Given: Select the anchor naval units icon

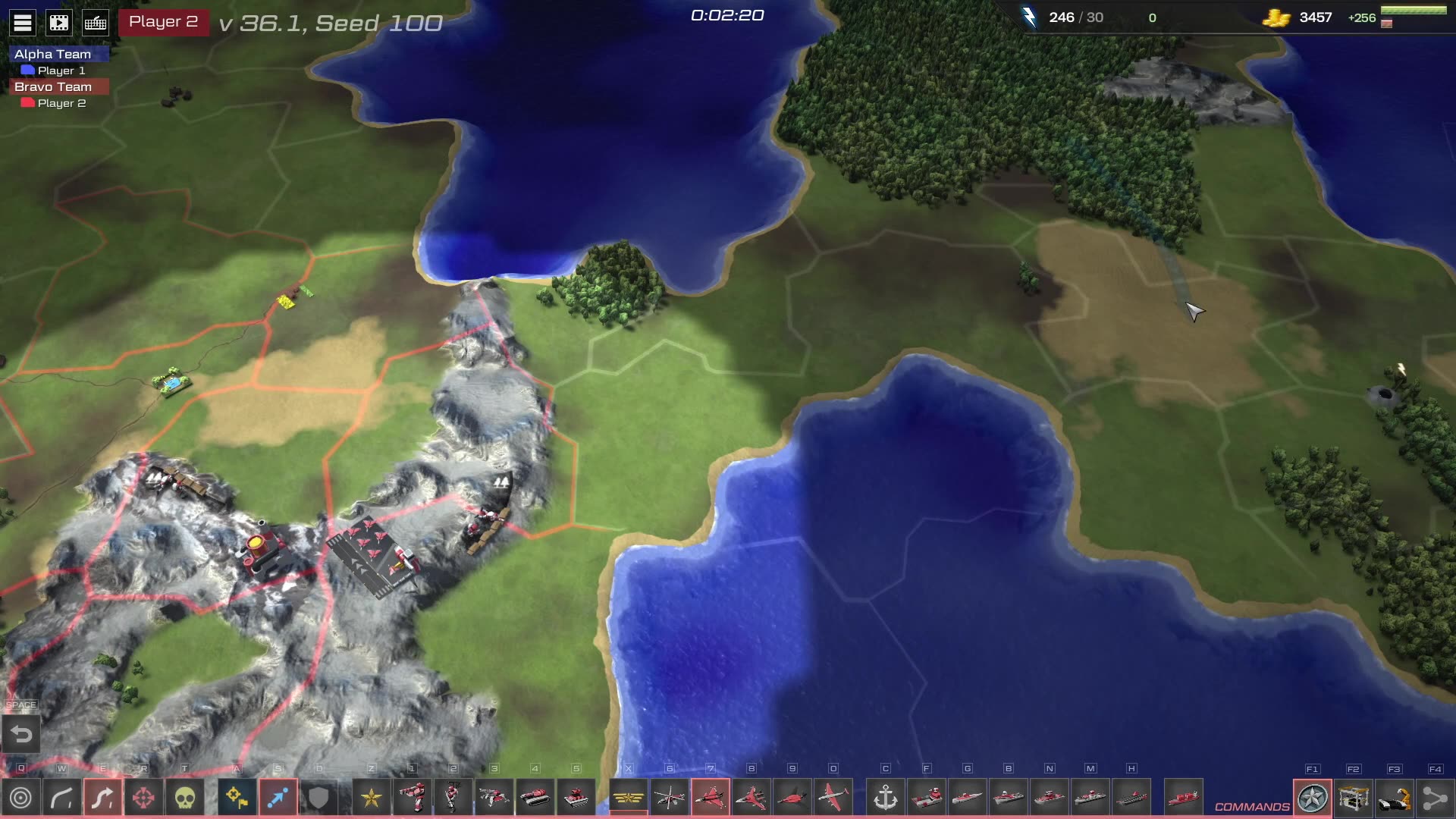Looking at the screenshot, I should [885, 798].
